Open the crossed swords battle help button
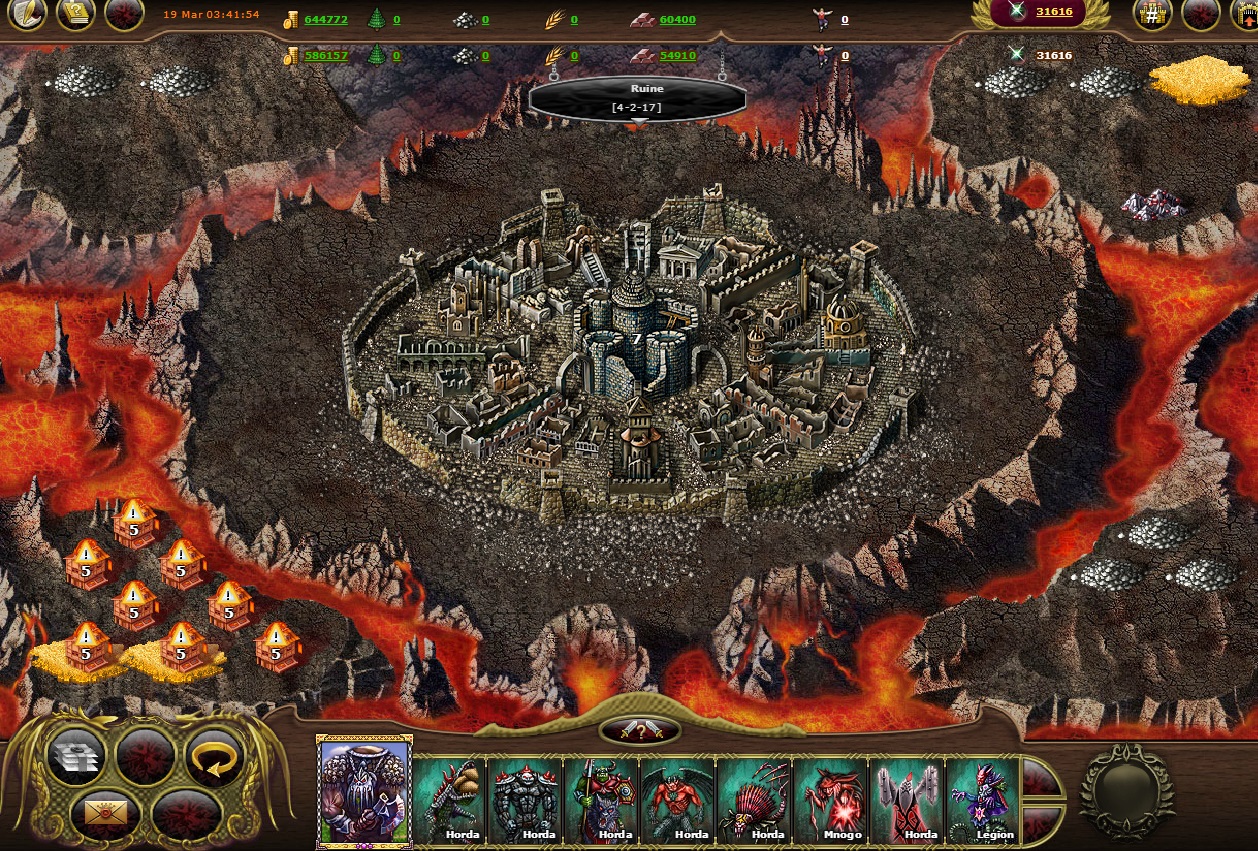The image size is (1258, 851). [x=640, y=731]
